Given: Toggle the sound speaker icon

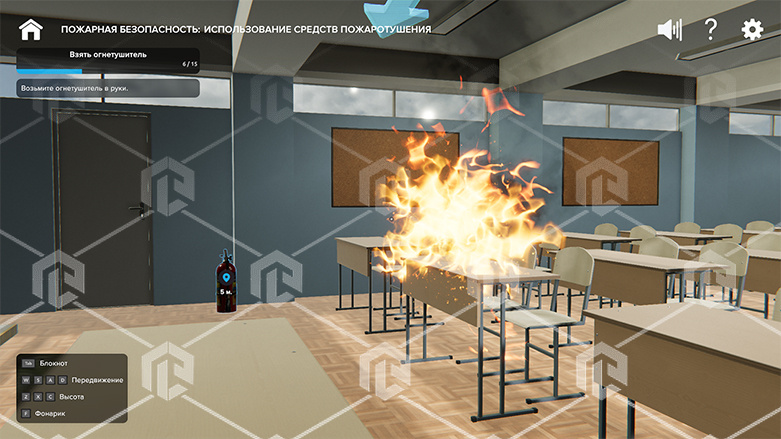Looking at the screenshot, I should (x=669, y=30).
